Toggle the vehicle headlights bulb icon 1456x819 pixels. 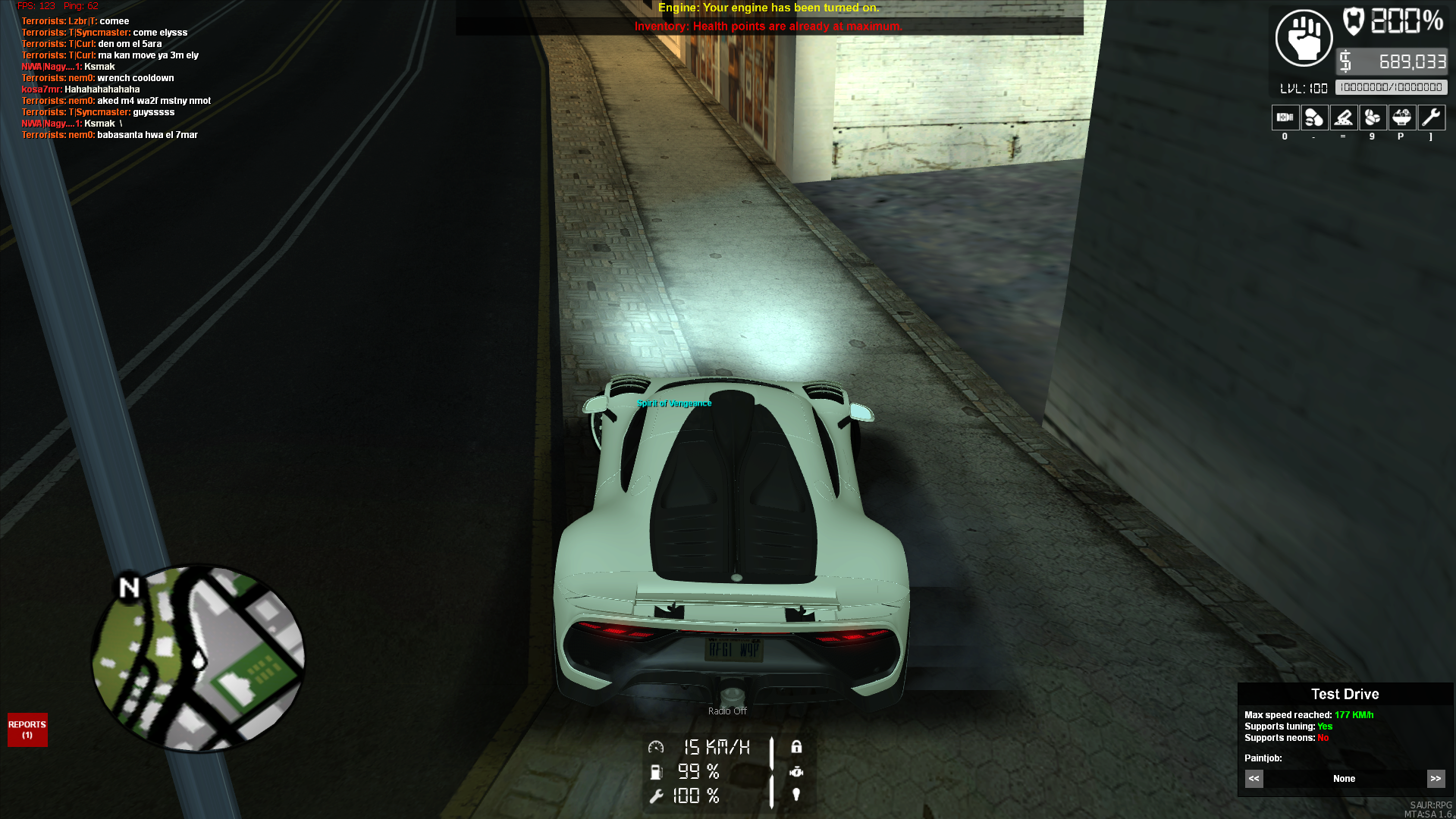(796, 795)
